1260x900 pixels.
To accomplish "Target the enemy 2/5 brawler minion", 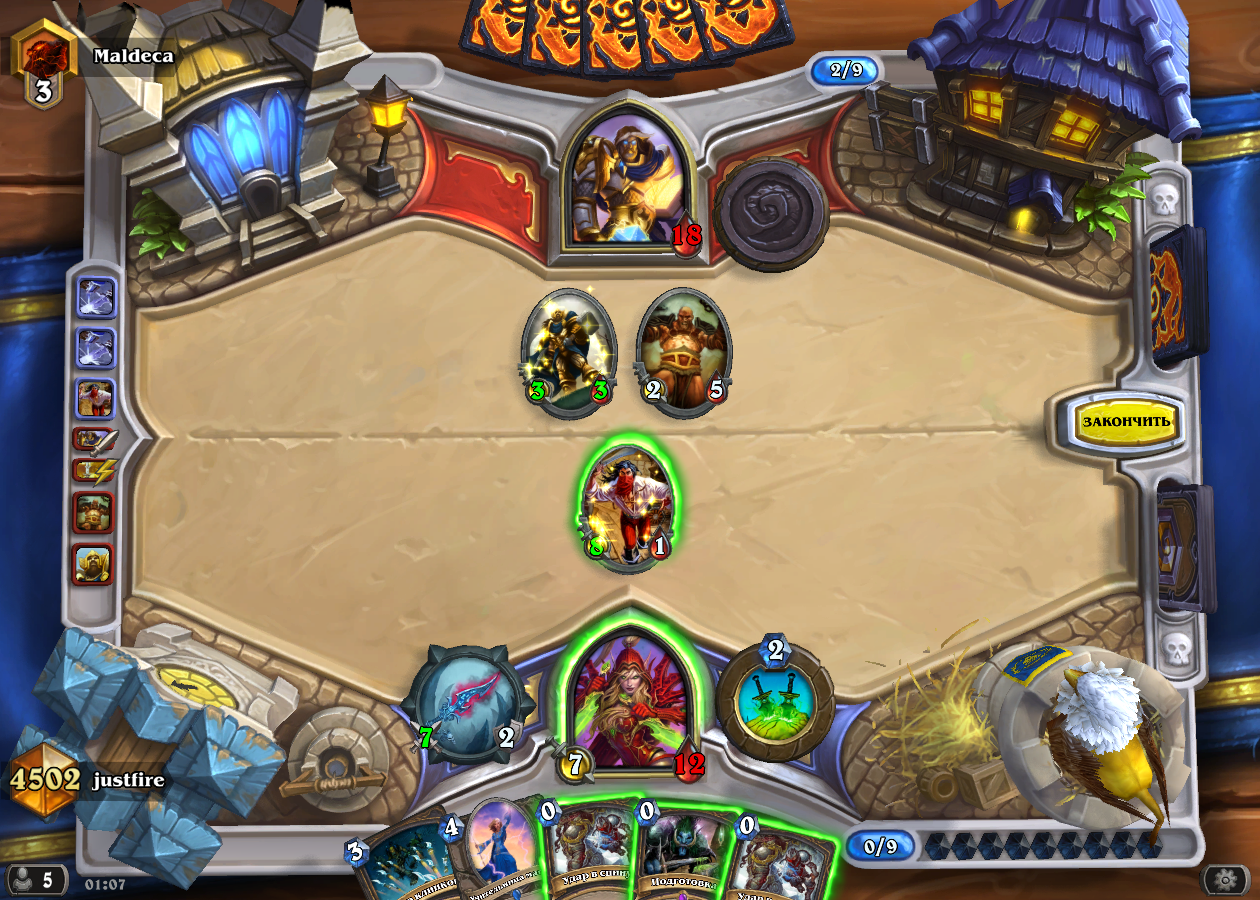I will [684, 350].
